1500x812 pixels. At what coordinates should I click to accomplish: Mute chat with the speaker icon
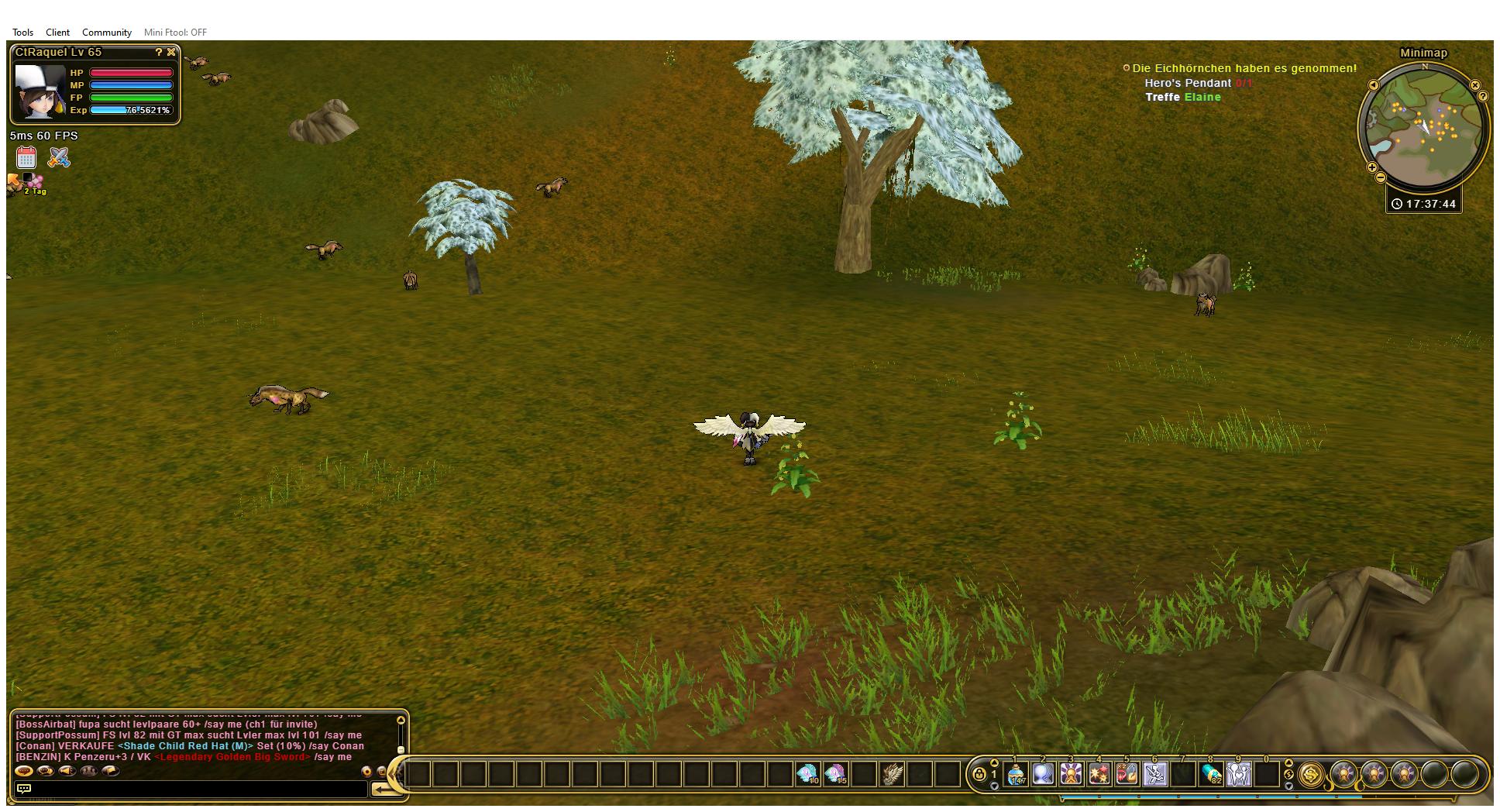[67, 771]
